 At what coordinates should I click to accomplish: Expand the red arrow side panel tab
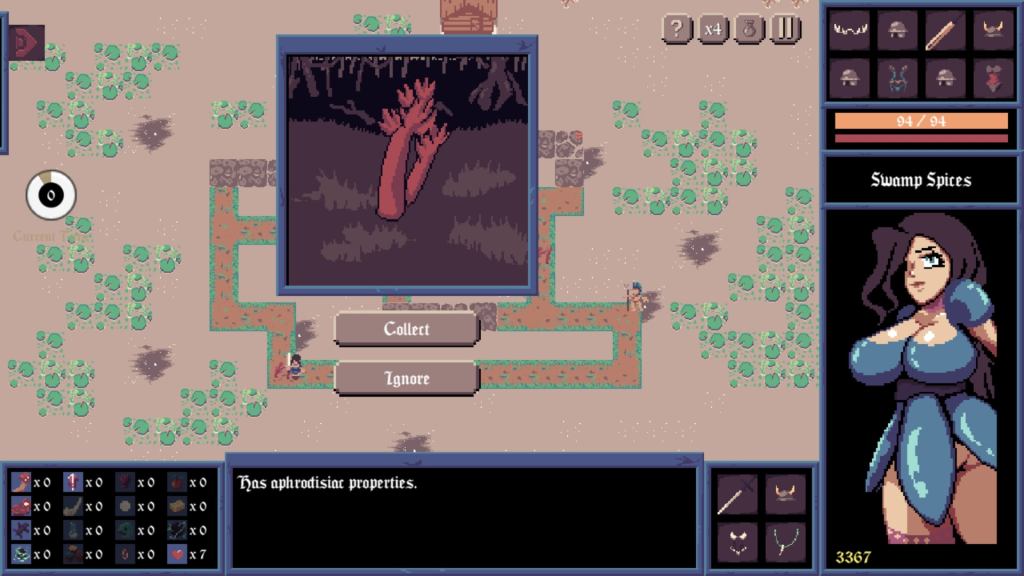click(24, 42)
